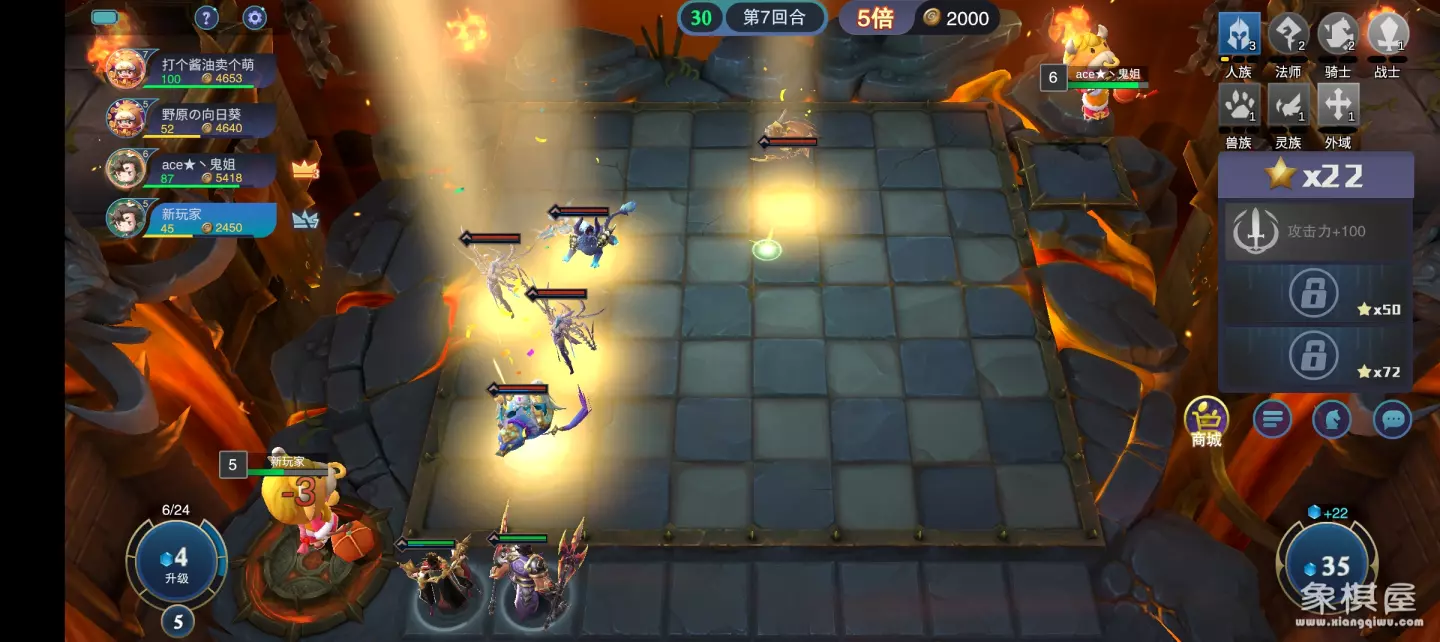Click the 升级 level-up button
Viewport: 1440px width, 642px height.
176,564
